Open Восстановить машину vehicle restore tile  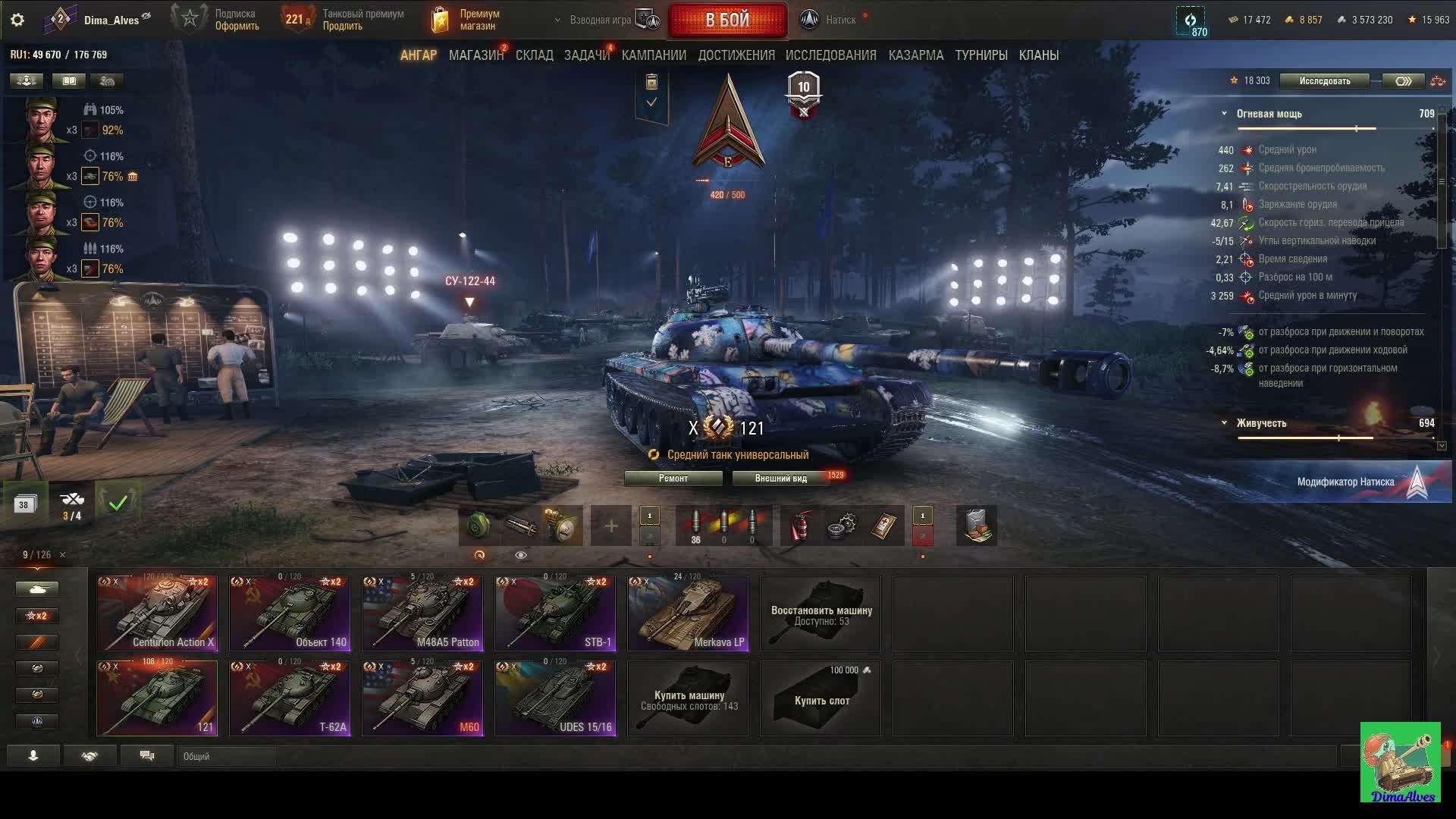coord(821,613)
